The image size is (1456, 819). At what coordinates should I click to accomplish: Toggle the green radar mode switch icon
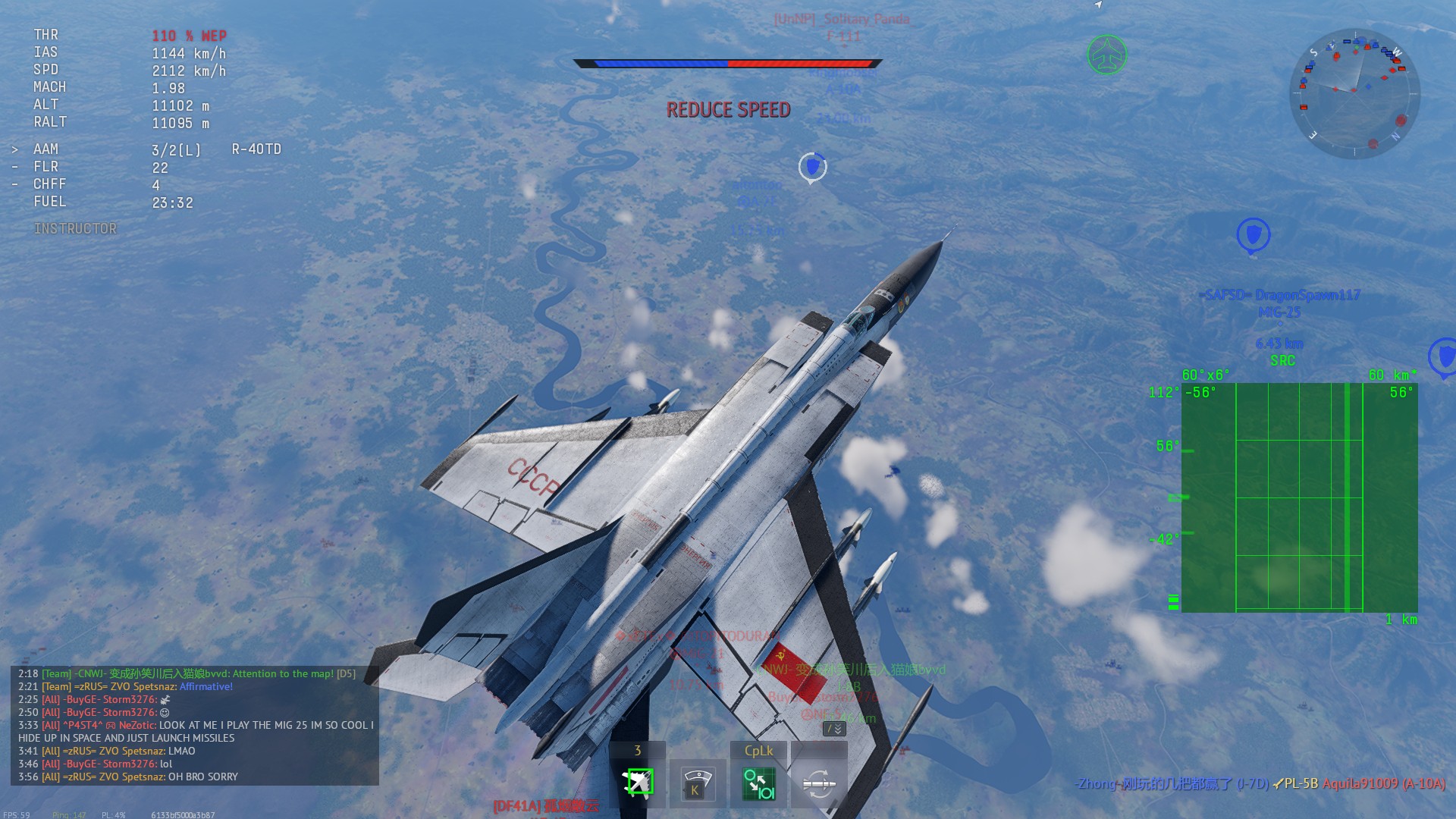758,783
